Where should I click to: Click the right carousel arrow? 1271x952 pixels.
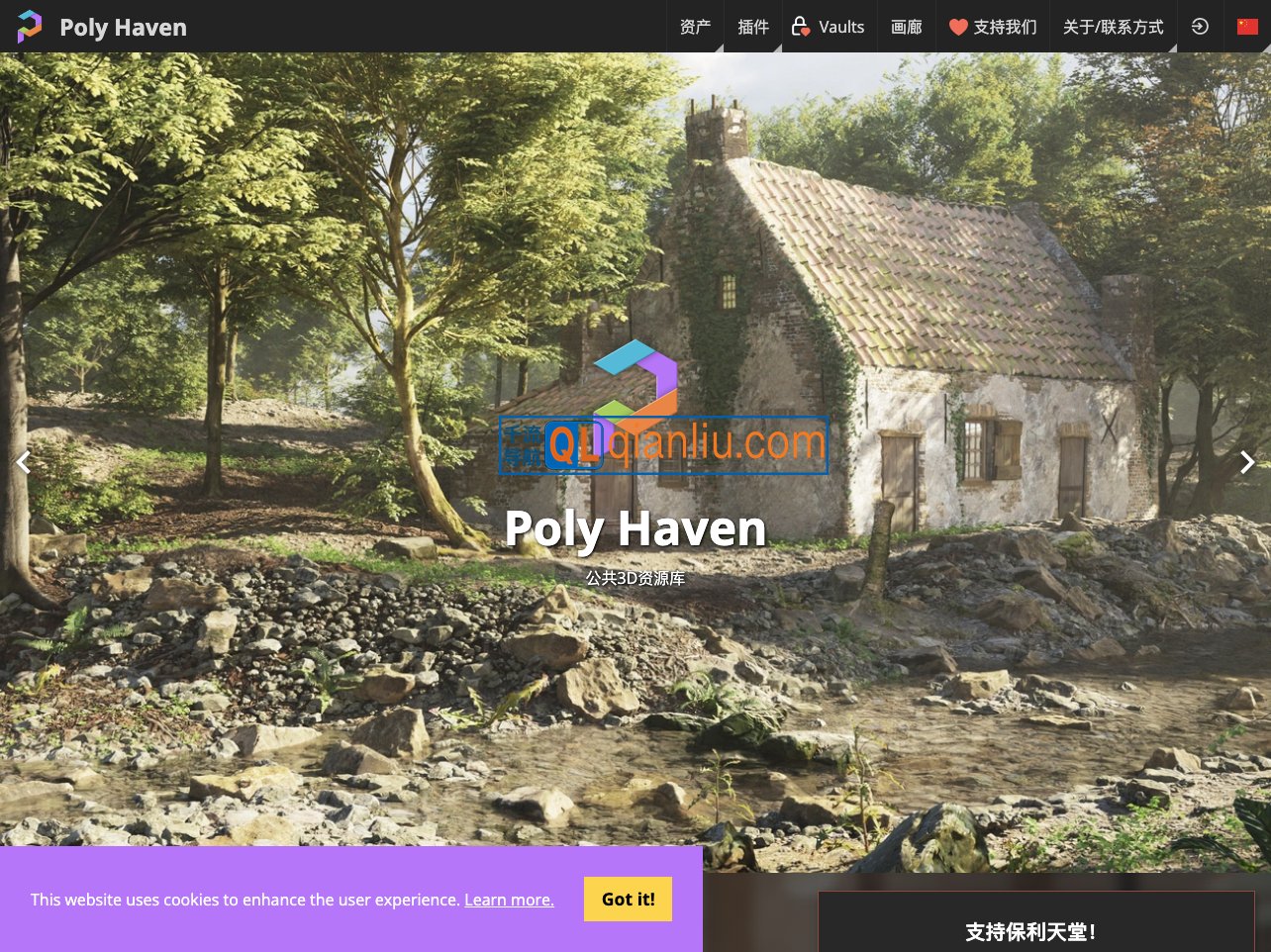[1247, 462]
